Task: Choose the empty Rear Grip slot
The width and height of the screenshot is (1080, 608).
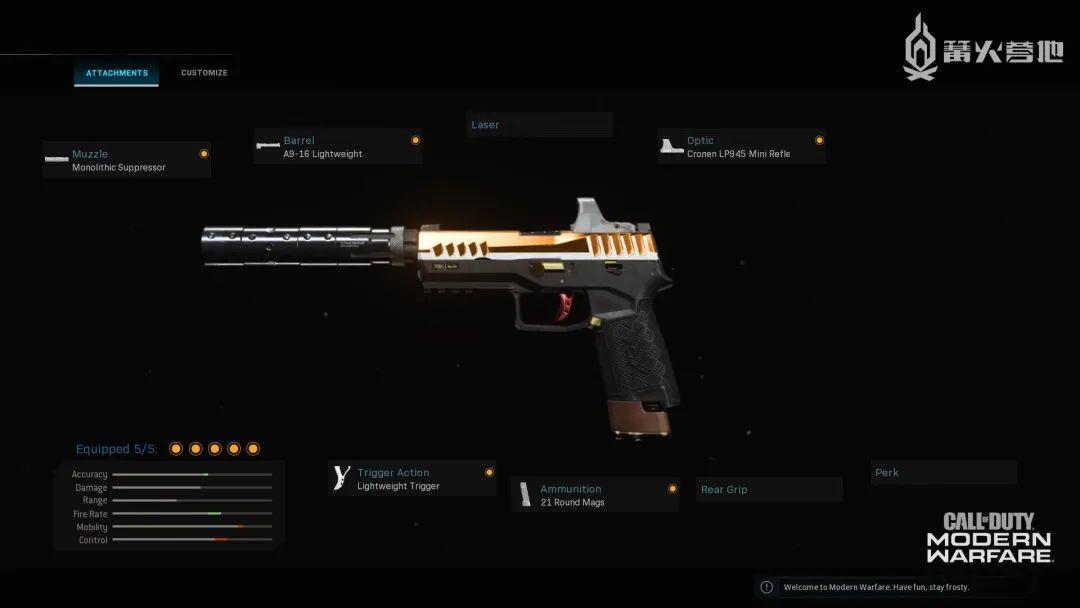Action: 769,489
